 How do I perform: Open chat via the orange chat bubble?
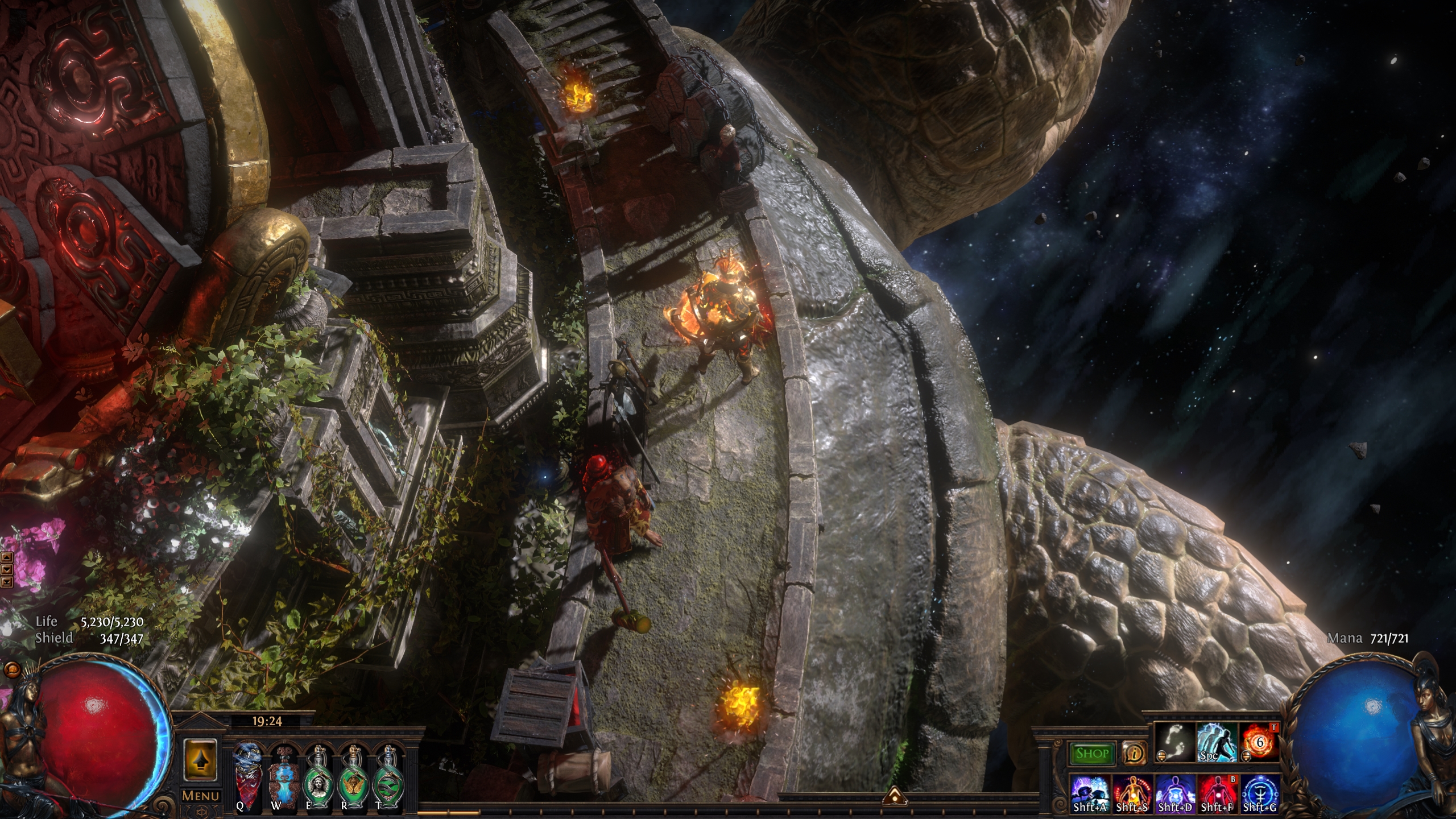pos(11,669)
